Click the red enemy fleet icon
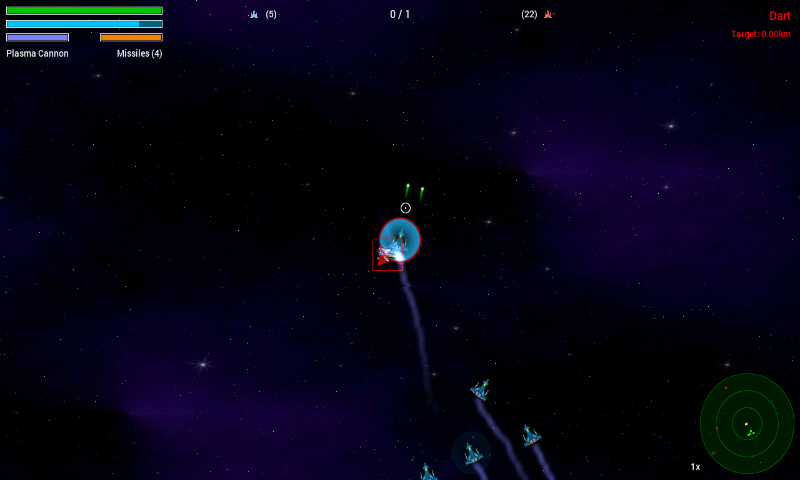Screen dimensions: 800x480 (548, 15)
